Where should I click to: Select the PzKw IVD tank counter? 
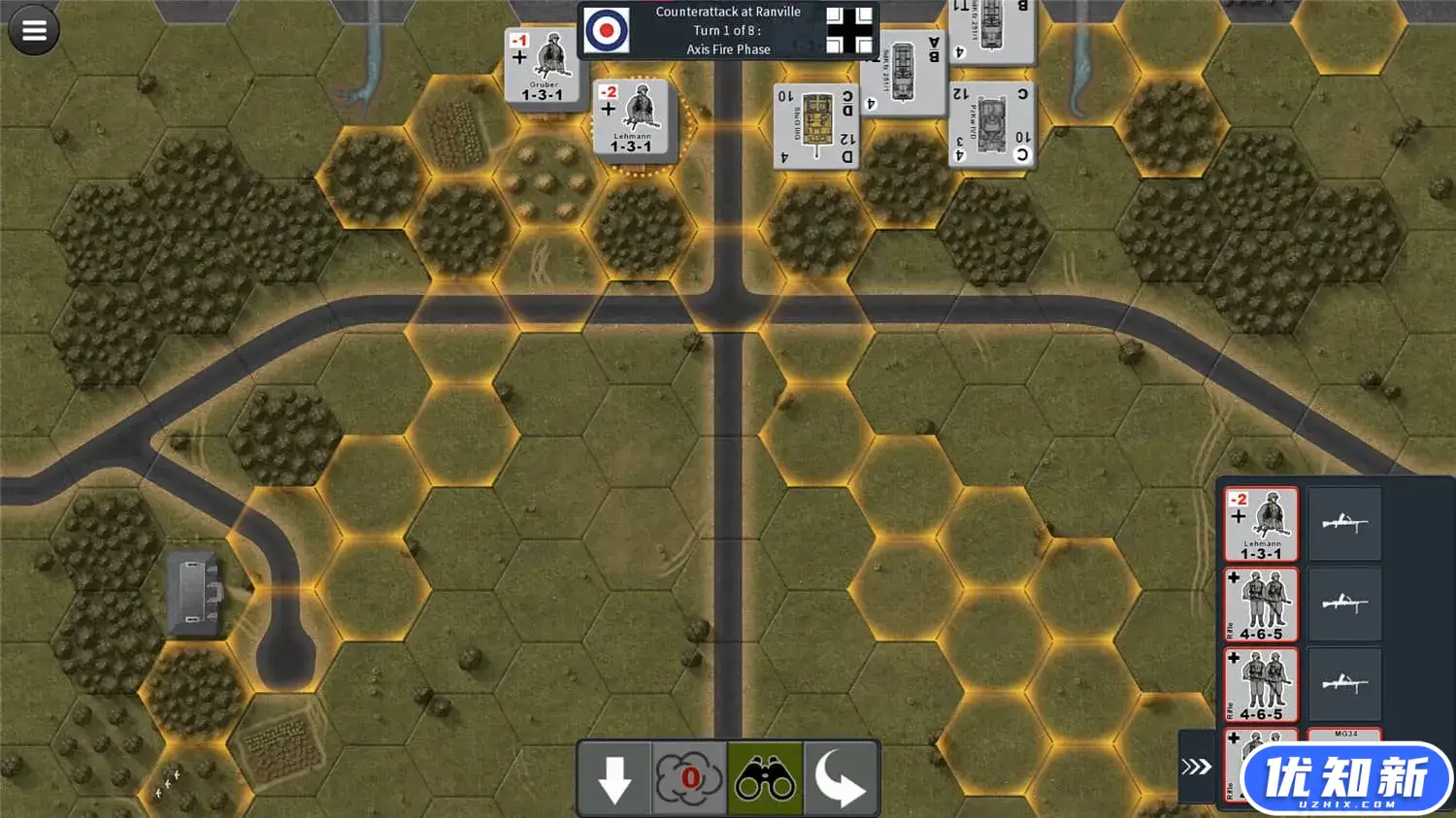[991, 124]
